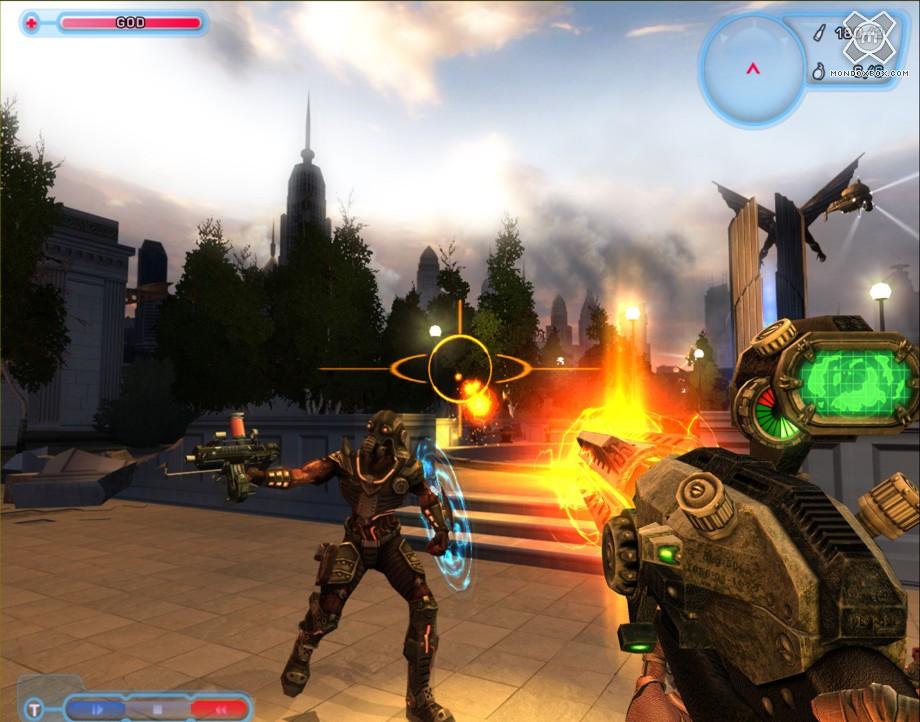Image resolution: width=920 pixels, height=722 pixels.
Task: Select the blue time-slow segment
Action: (97, 709)
